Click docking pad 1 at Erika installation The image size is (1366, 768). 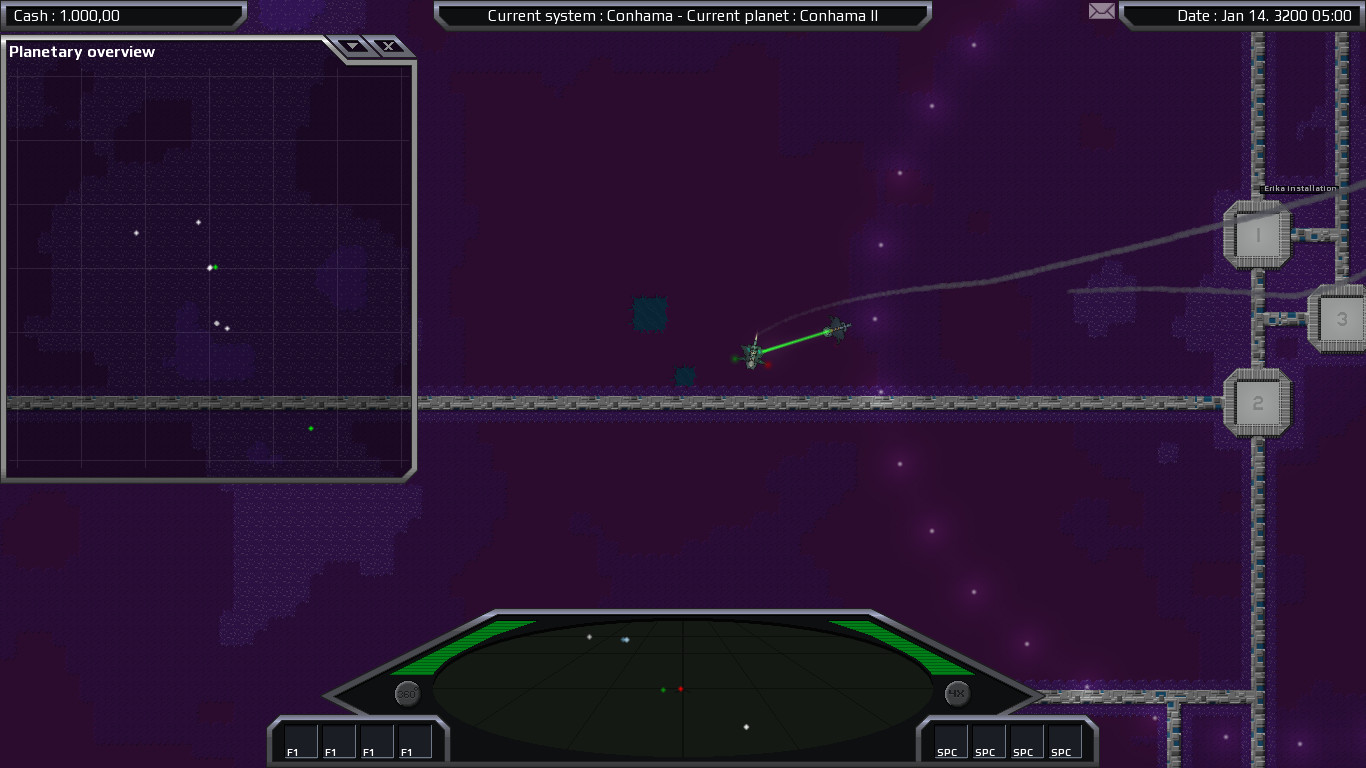point(1257,232)
